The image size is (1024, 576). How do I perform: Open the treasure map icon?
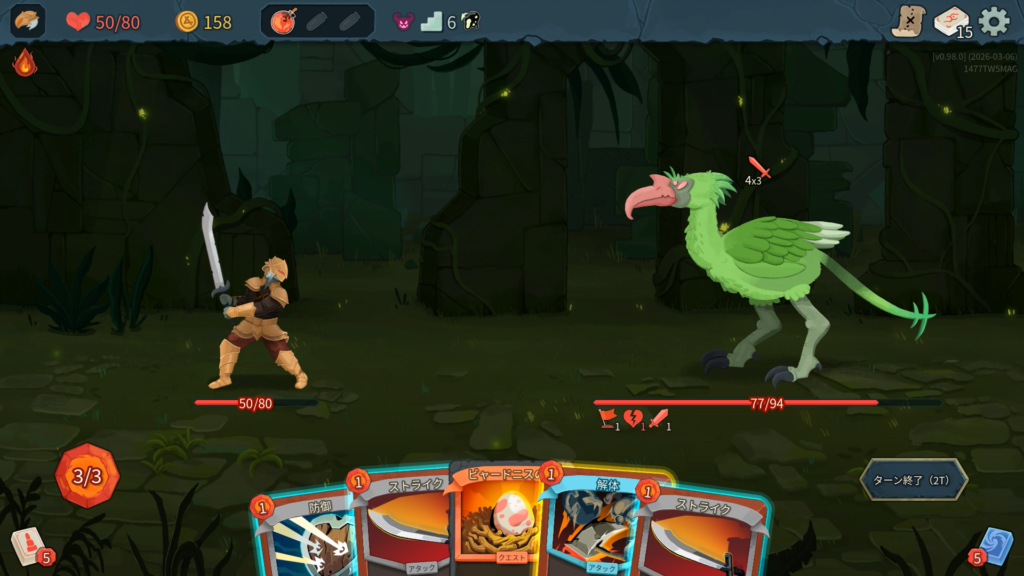pos(908,21)
